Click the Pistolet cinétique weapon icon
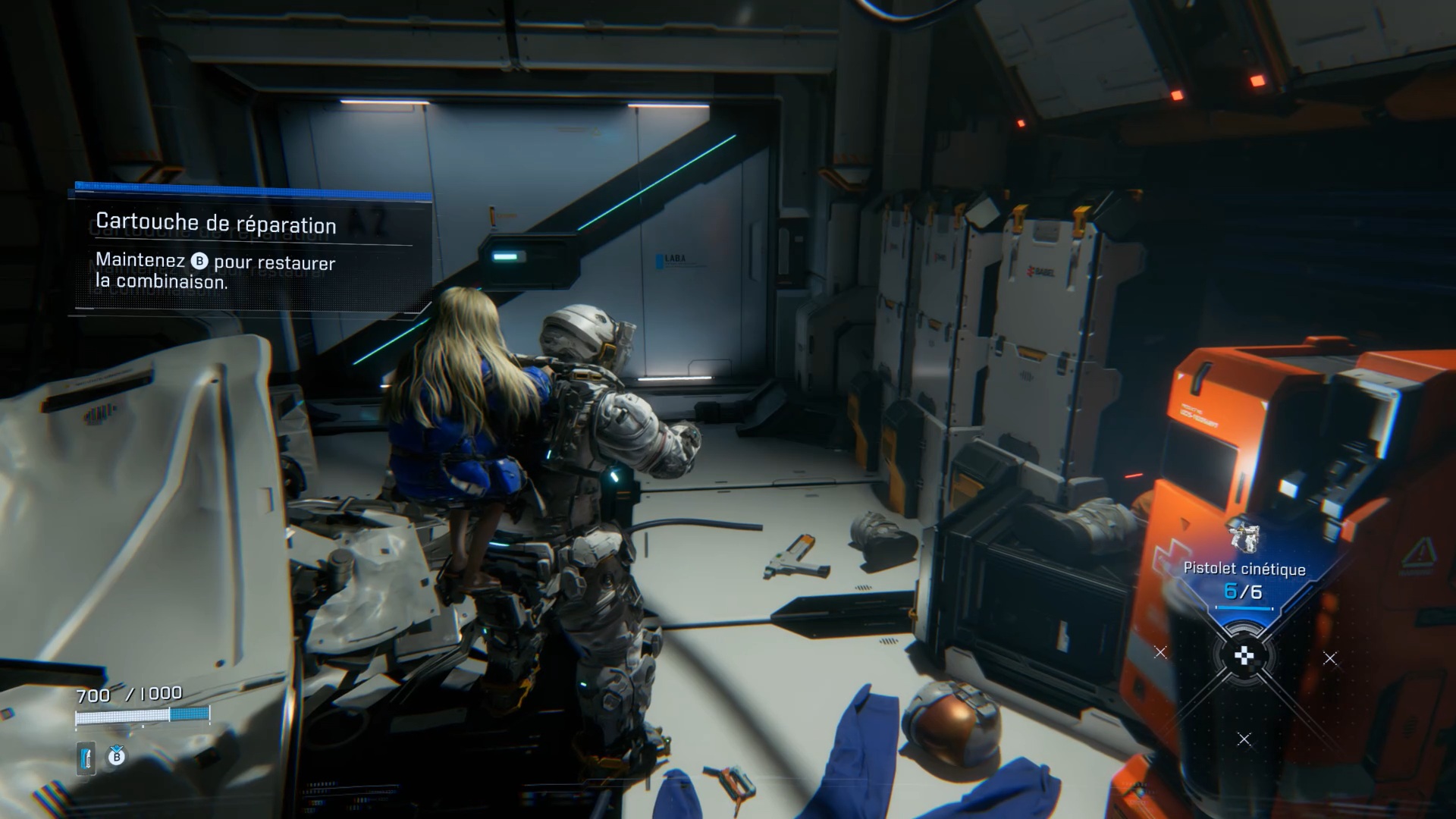 [x=1244, y=538]
